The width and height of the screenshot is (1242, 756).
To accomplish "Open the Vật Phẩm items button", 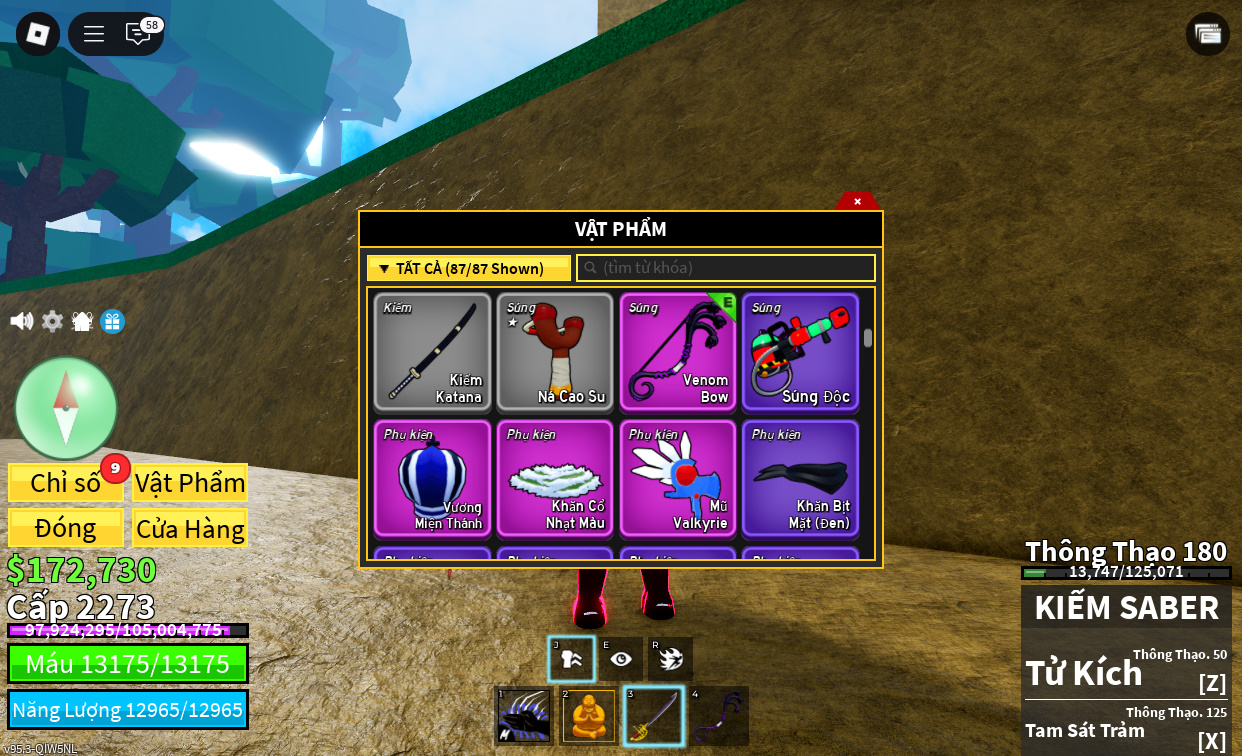I will (x=190, y=483).
